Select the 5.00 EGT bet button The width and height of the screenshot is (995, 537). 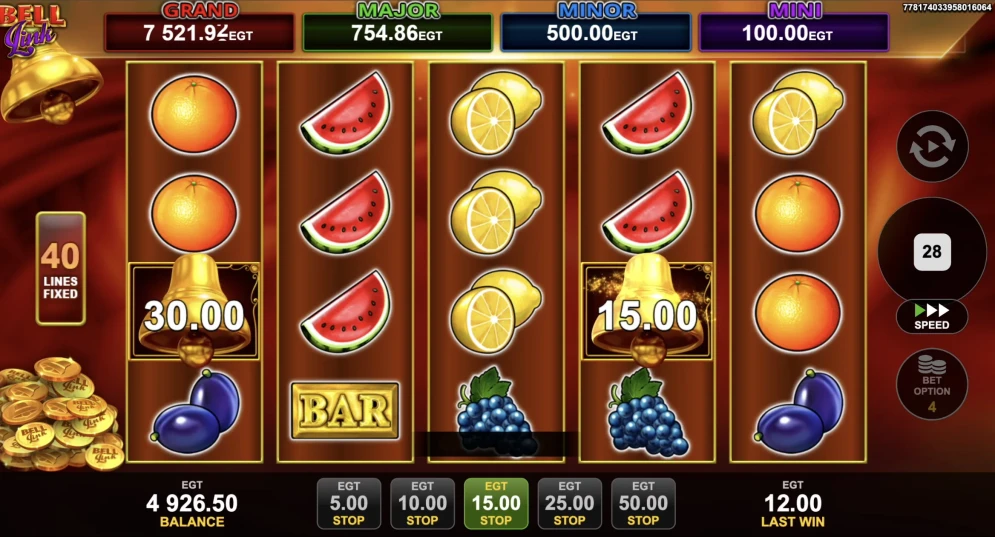point(348,503)
